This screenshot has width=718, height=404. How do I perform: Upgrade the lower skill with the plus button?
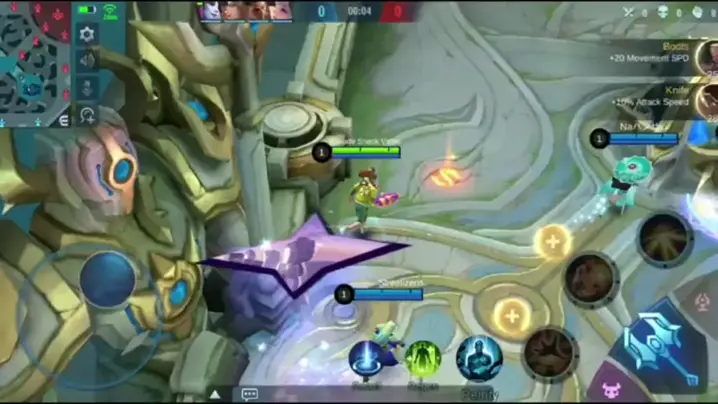[x=512, y=315]
